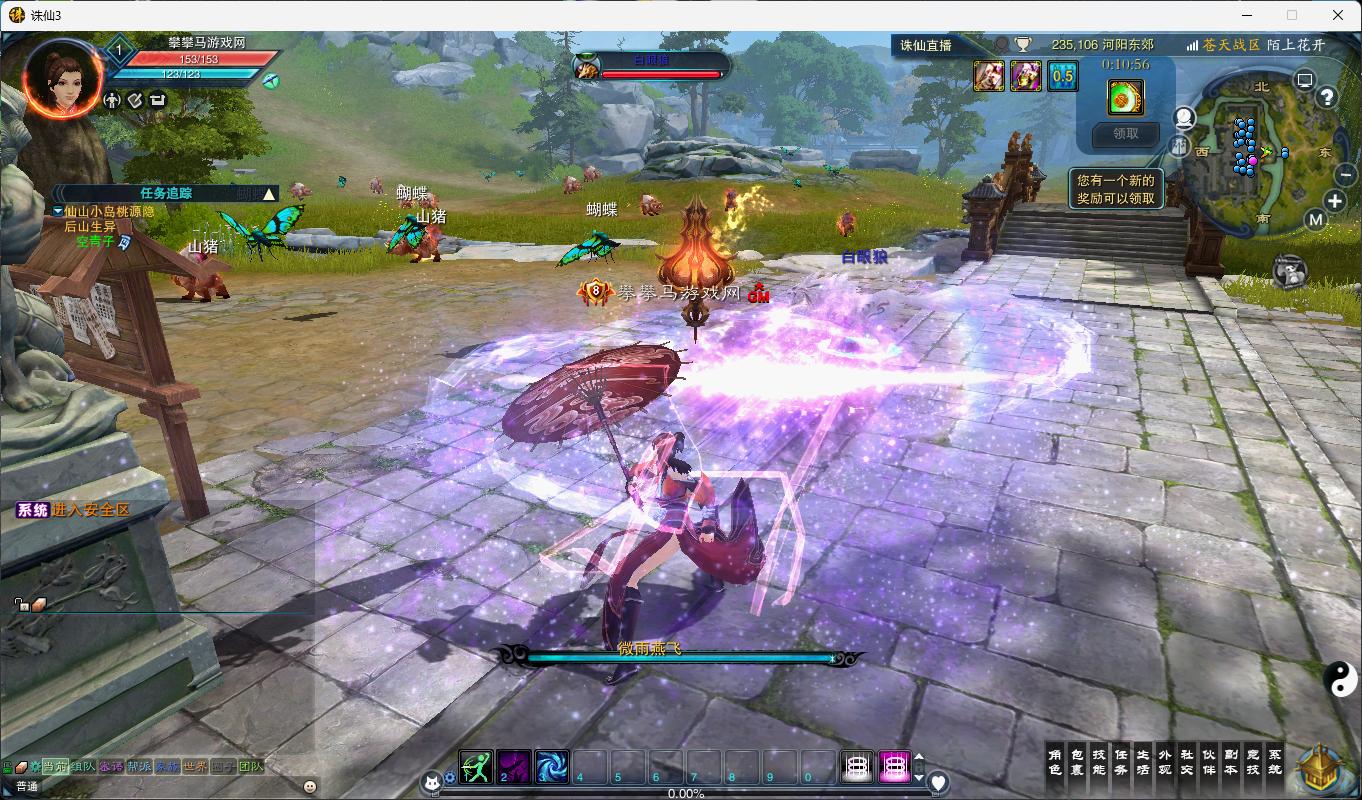
Task: Open the 包裹 inventory bag menu
Action: [1077, 762]
